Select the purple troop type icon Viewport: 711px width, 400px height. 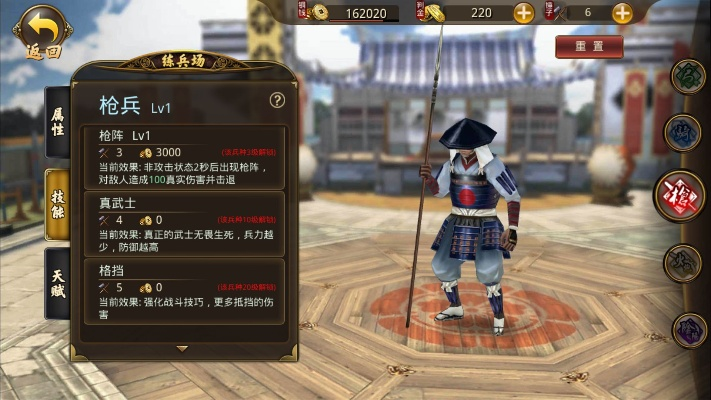point(688,330)
